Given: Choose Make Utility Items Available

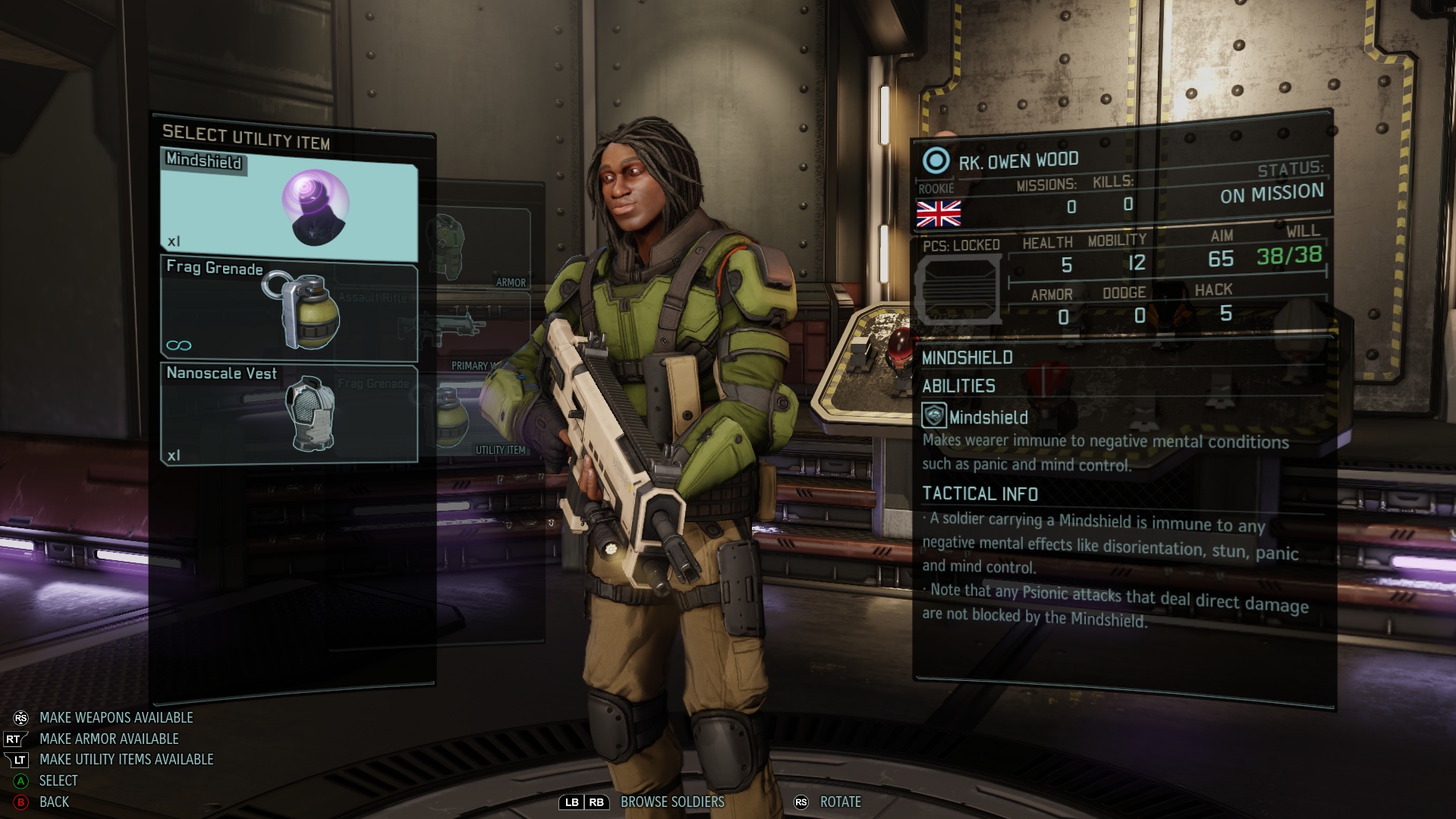Looking at the screenshot, I should coord(126,759).
